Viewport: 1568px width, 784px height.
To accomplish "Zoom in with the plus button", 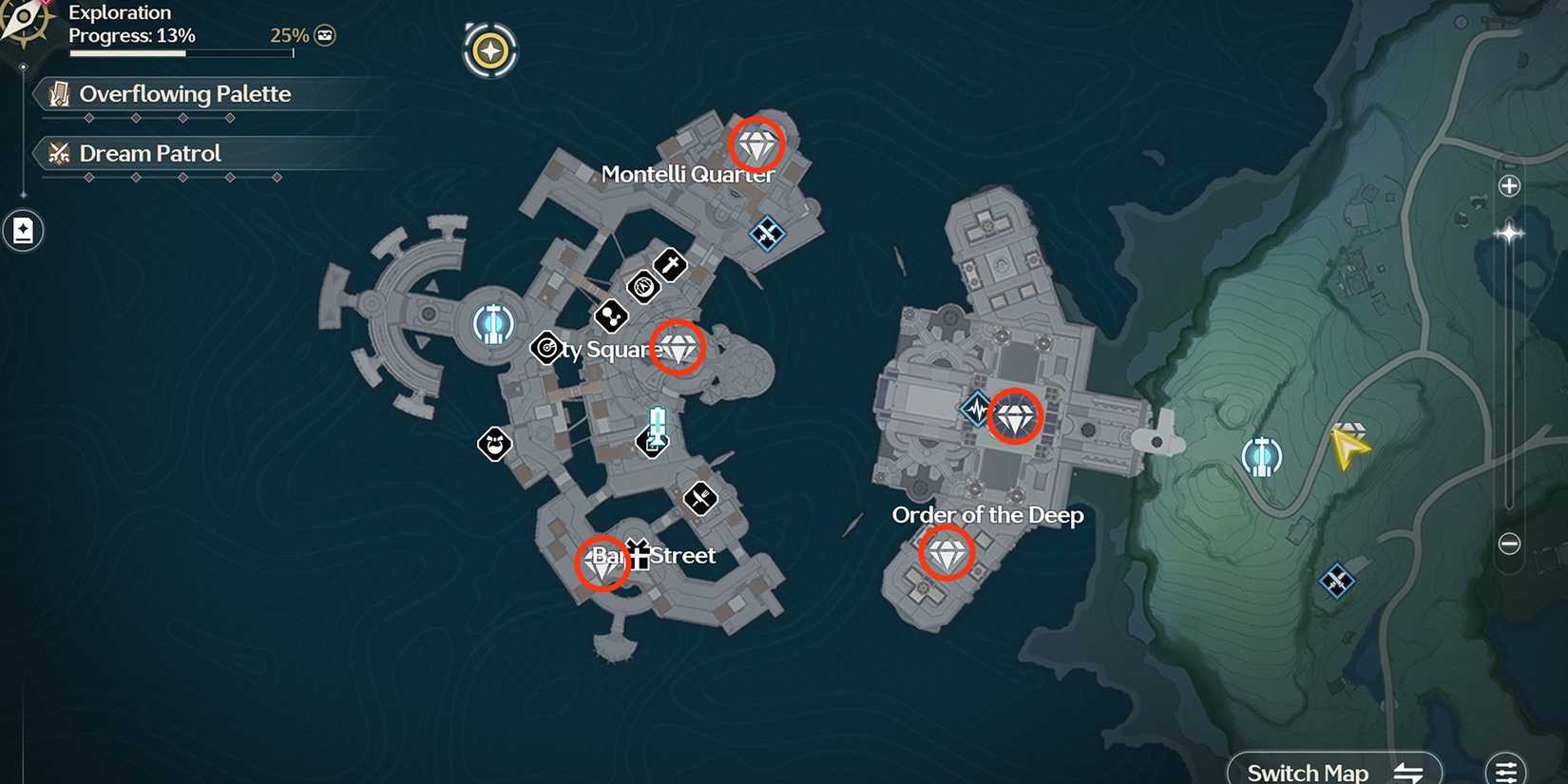I will point(1509,185).
